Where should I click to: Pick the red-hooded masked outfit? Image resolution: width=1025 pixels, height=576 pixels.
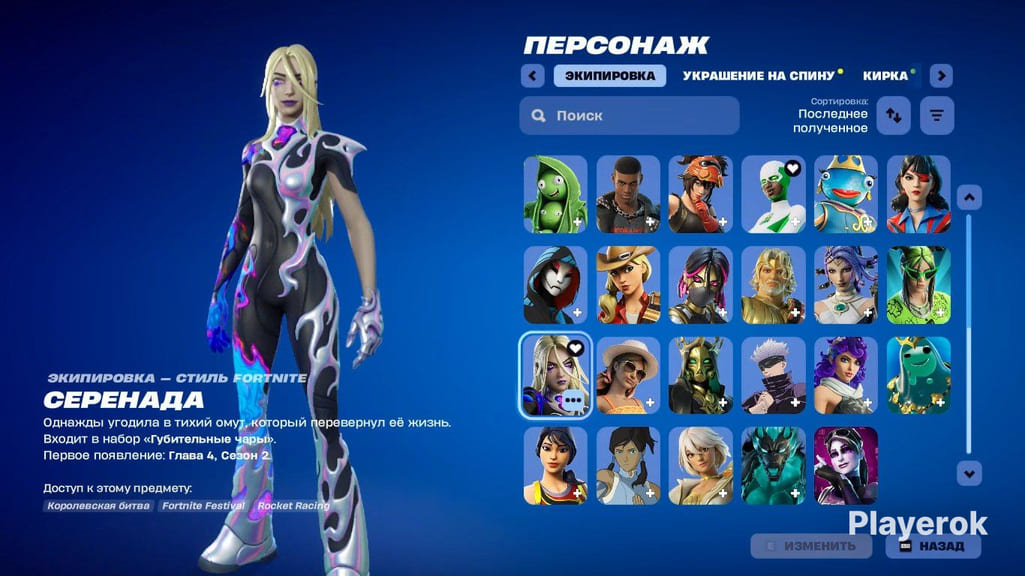(x=556, y=285)
